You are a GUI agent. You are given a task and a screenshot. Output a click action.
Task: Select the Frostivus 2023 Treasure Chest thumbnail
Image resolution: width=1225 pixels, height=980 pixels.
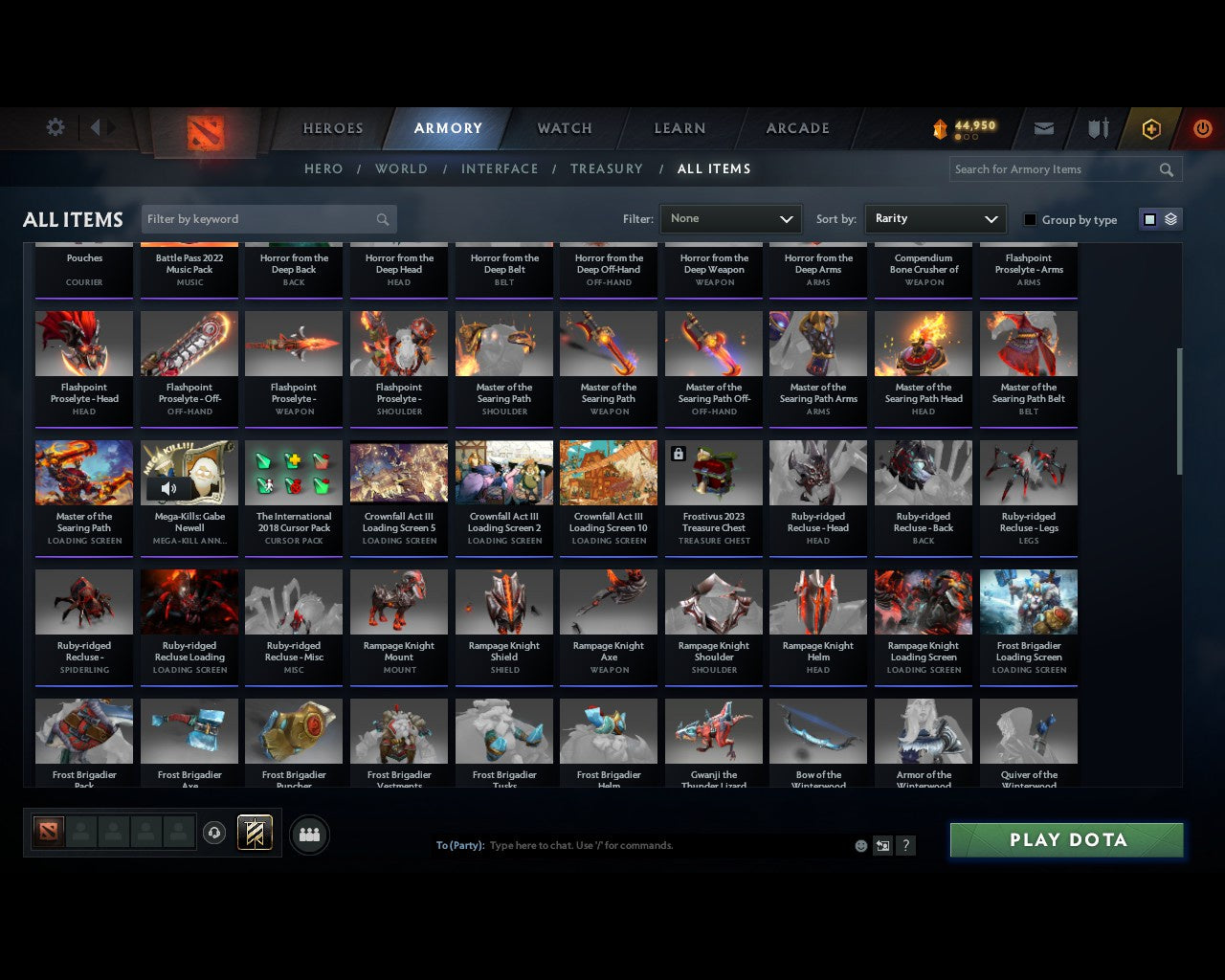713,472
